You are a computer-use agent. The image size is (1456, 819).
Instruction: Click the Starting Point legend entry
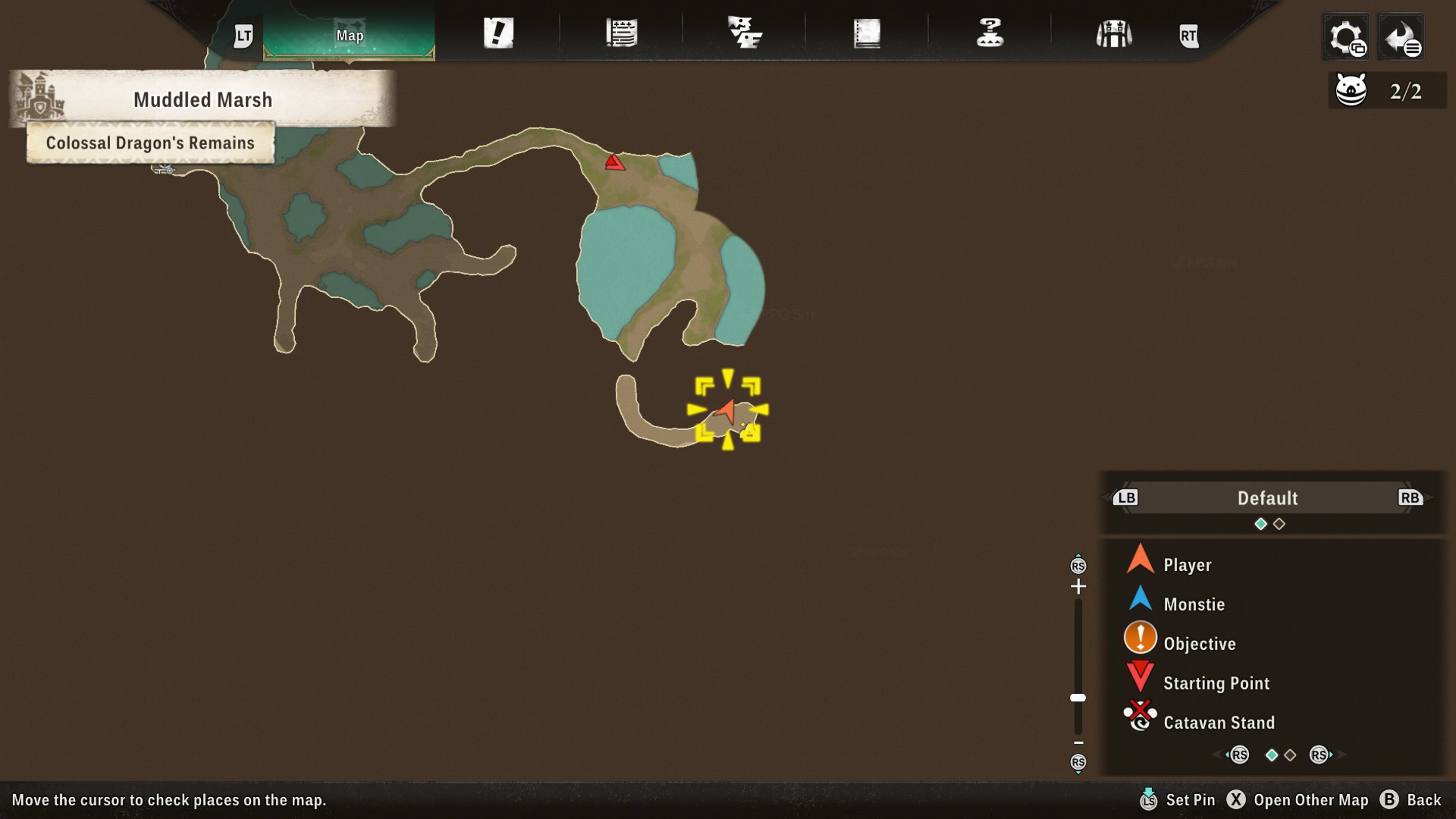pyautogui.click(x=1216, y=684)
